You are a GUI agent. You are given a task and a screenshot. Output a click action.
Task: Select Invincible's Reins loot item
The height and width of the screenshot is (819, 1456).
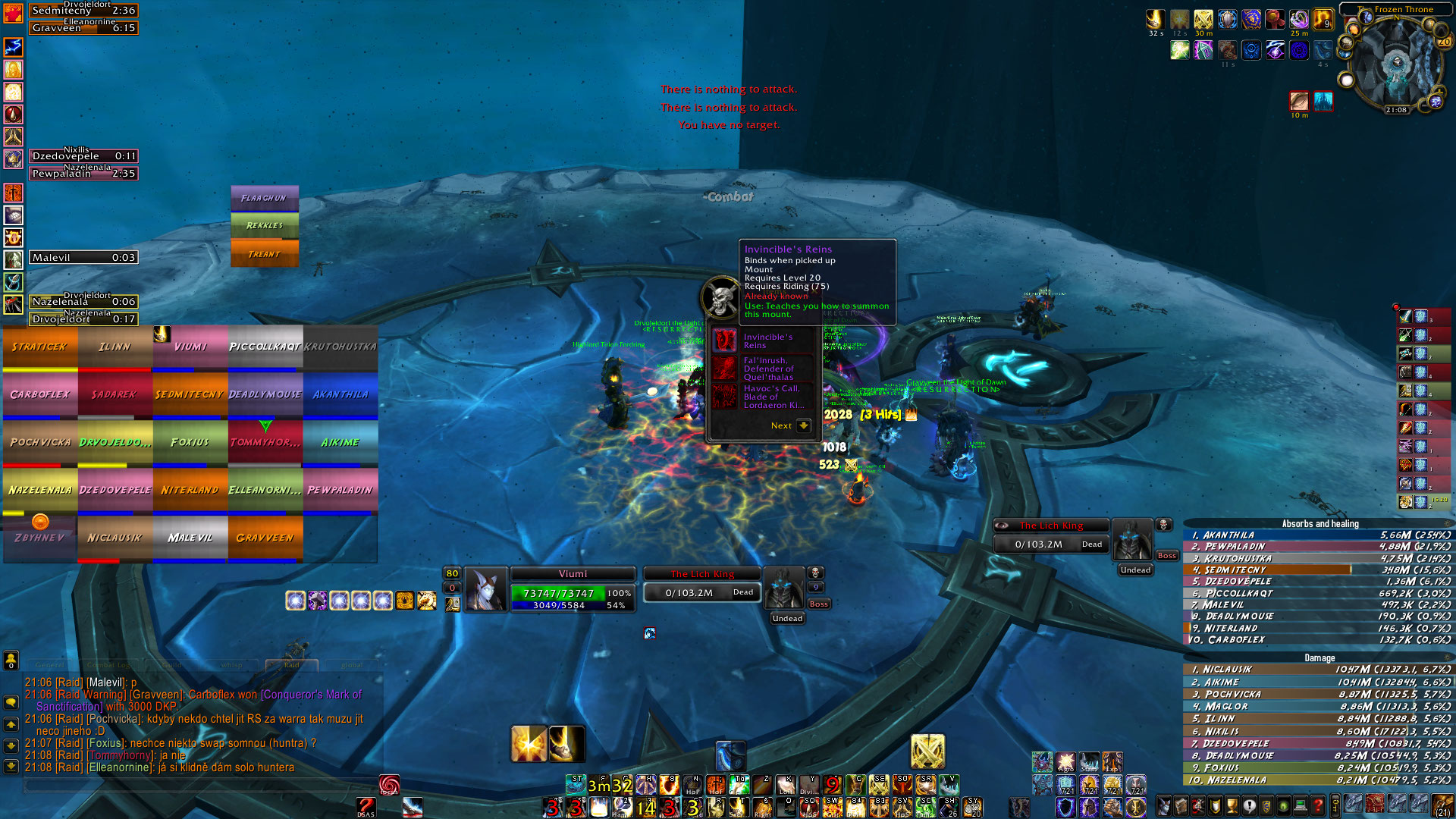767,341
